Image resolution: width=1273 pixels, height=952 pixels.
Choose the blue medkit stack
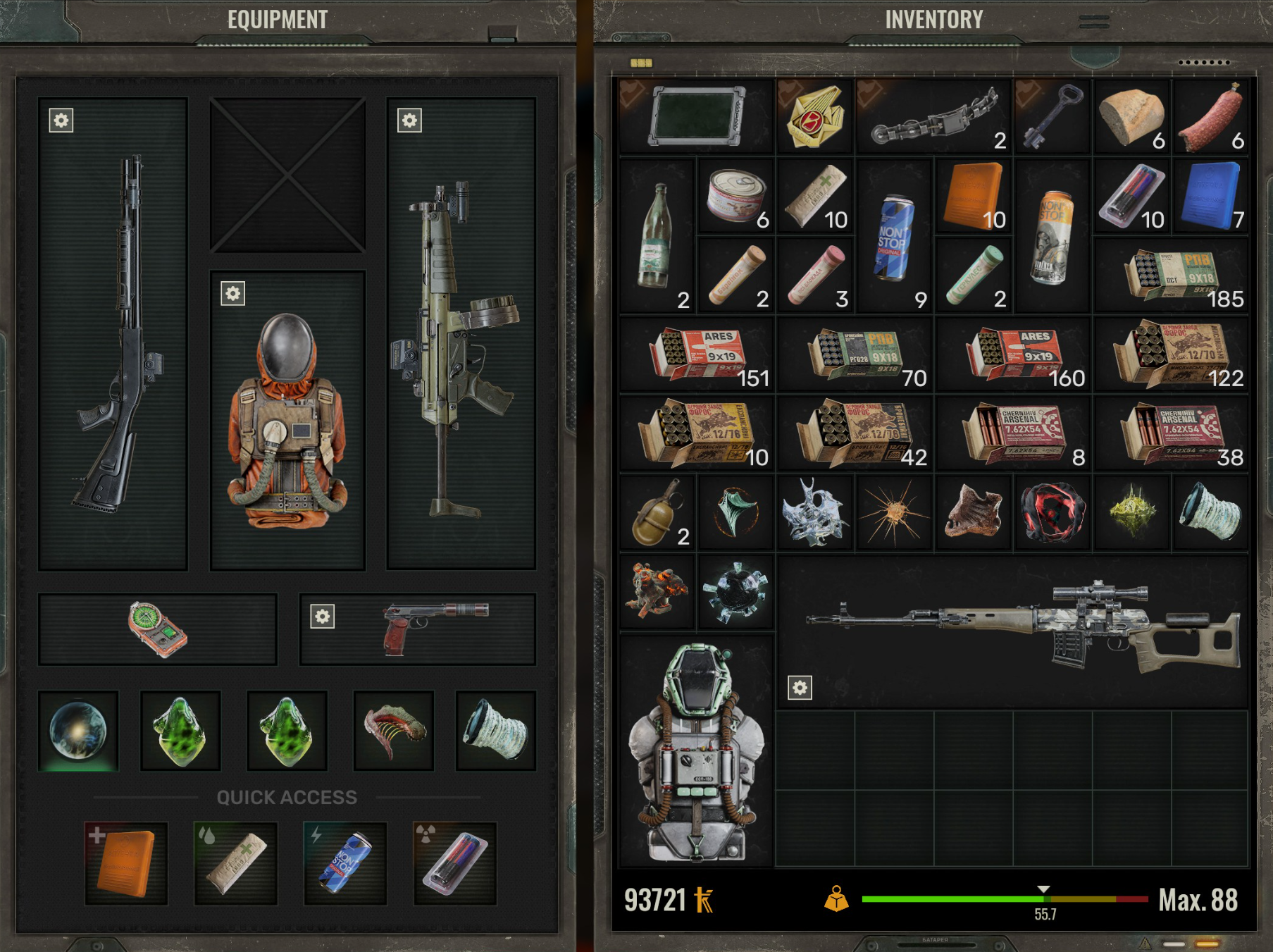click(1210, 195)
